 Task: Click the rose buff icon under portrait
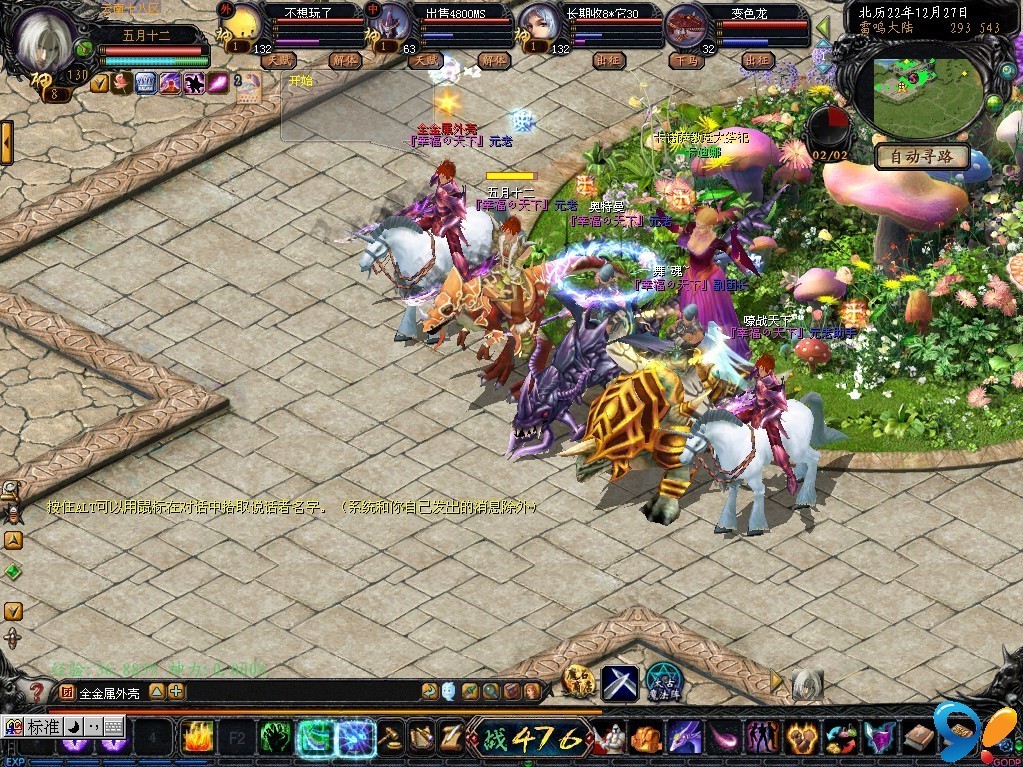click(x=122, y=83)
